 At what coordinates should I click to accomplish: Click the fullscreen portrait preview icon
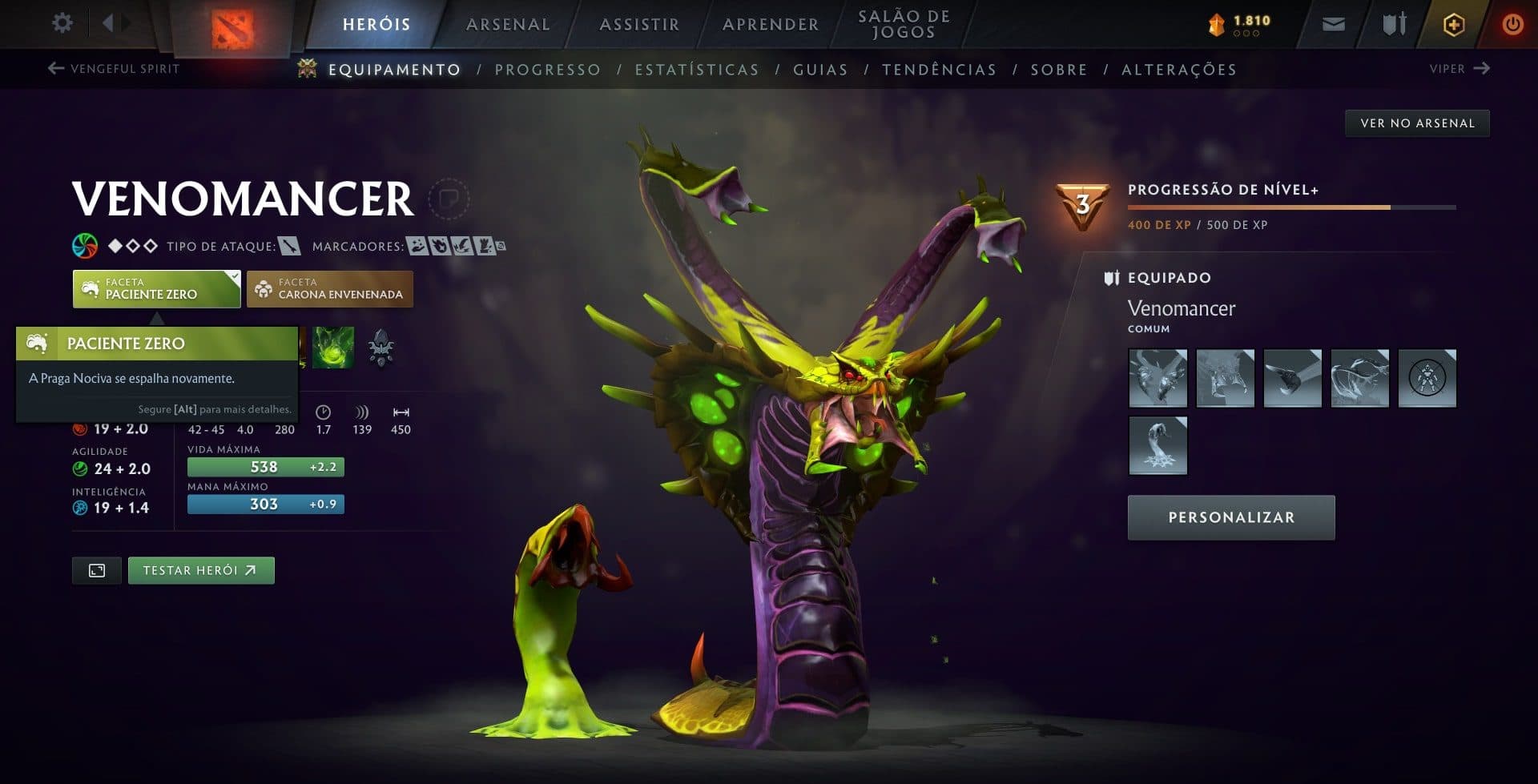click(x=96, y=570)
